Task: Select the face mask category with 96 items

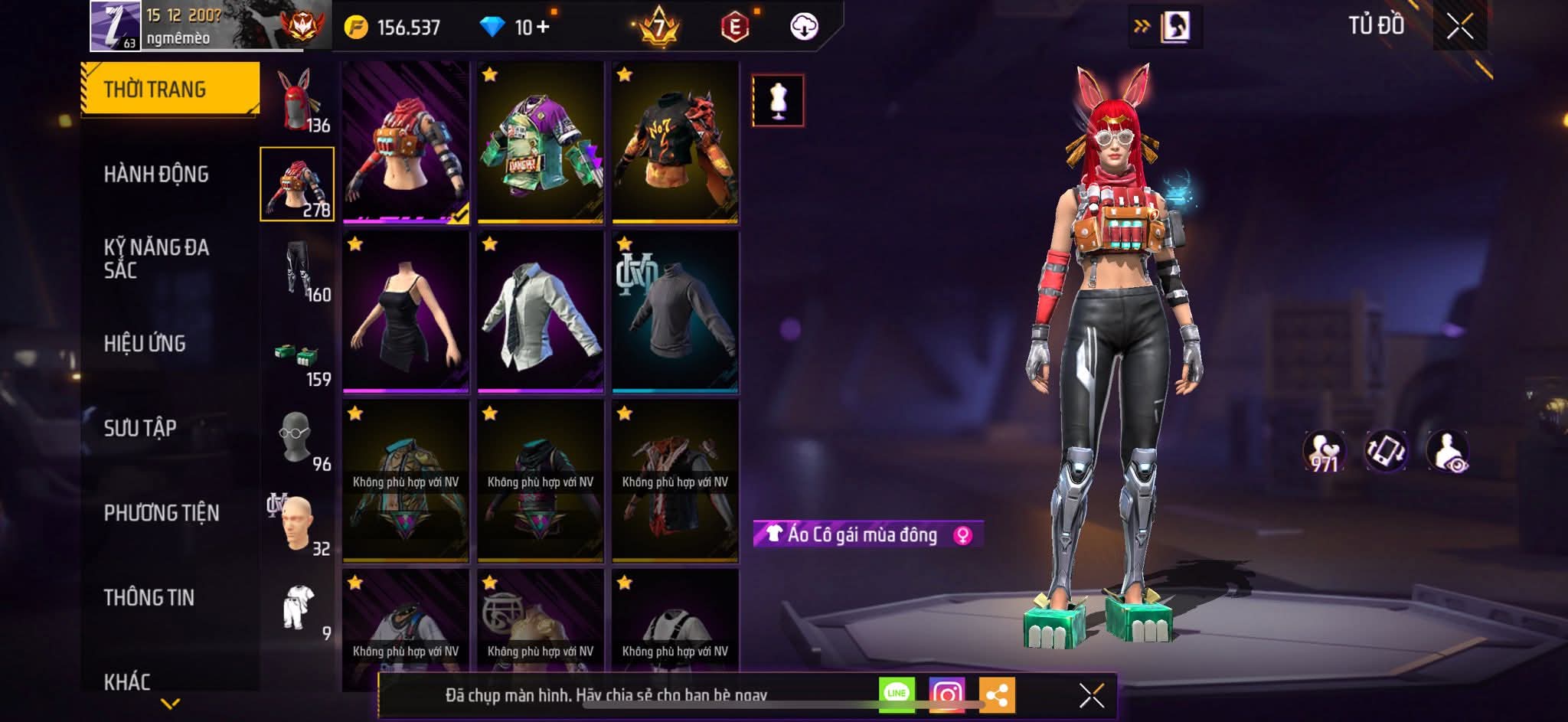Action: click(x=299, y=440)
